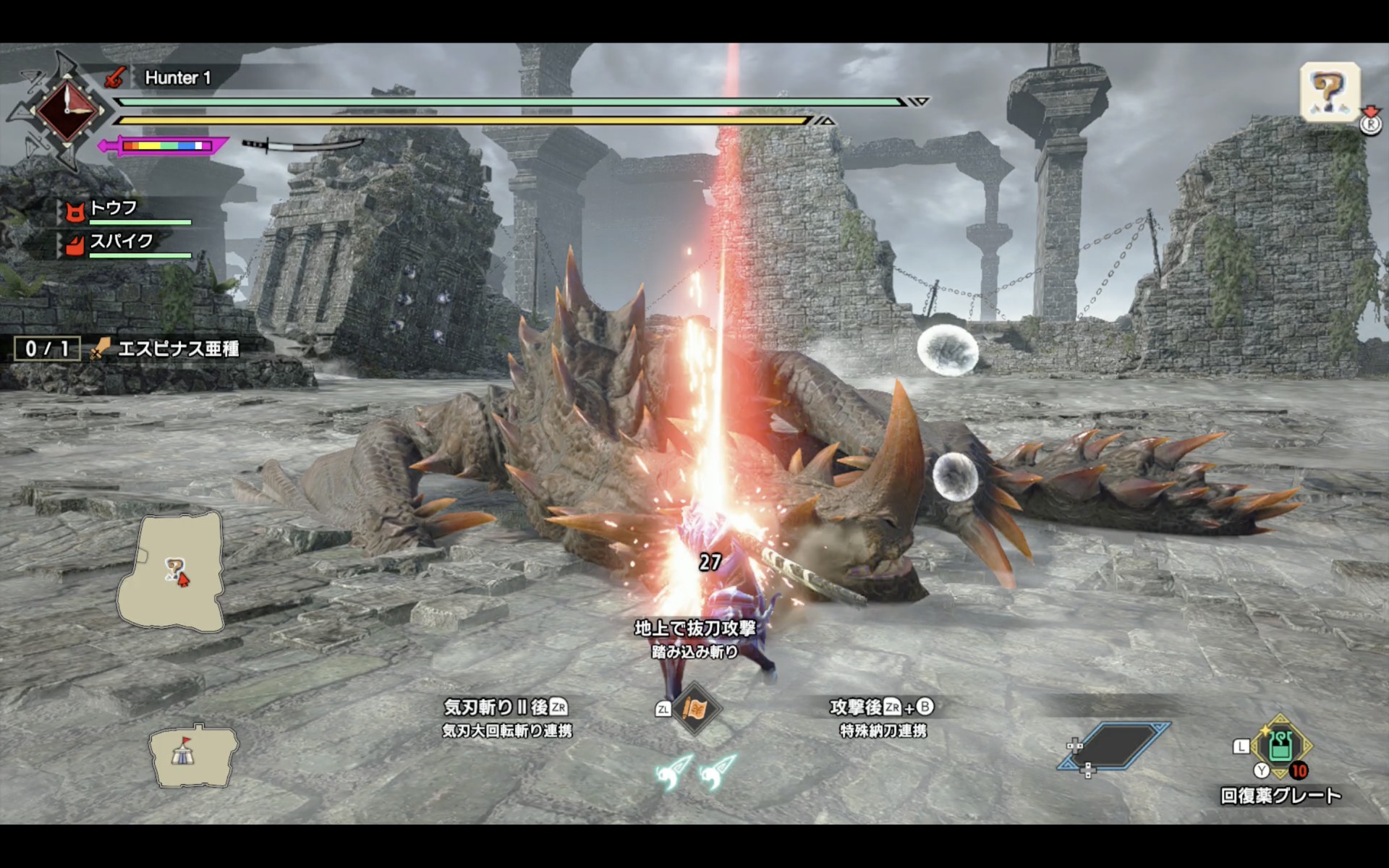Select the Mega Potion item slot

1280,747
